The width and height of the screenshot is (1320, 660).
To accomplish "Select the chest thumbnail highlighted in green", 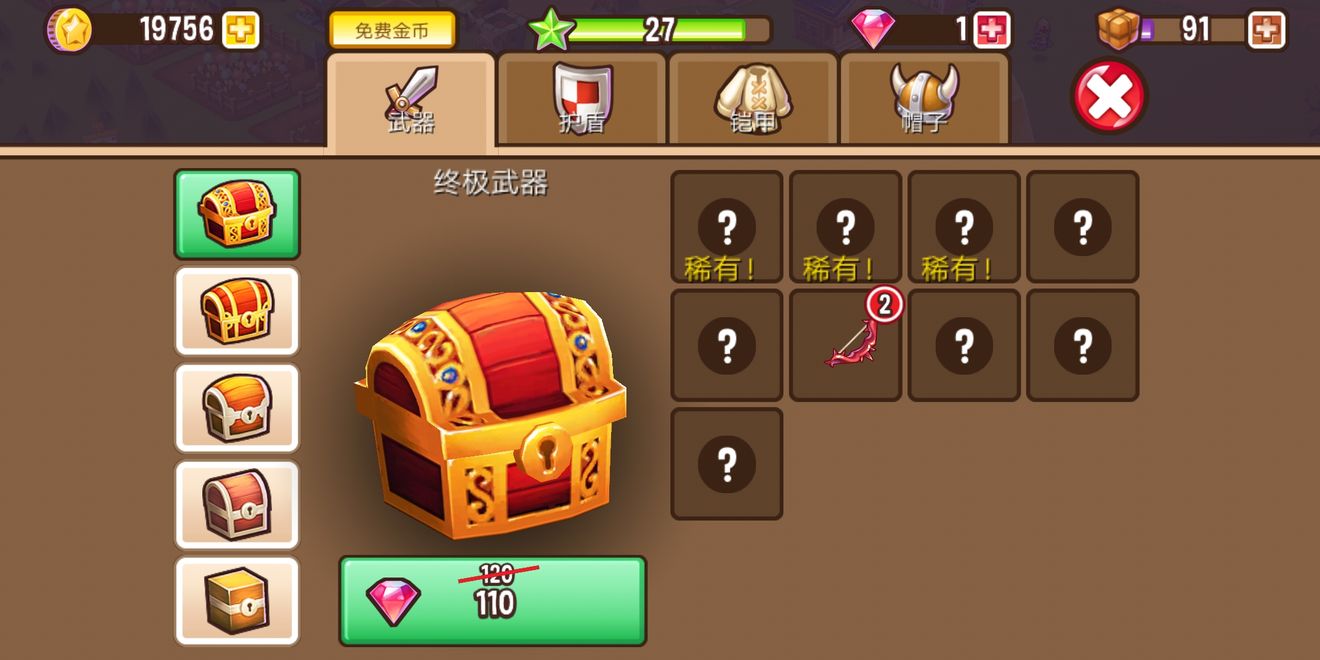I will (237, 214).
